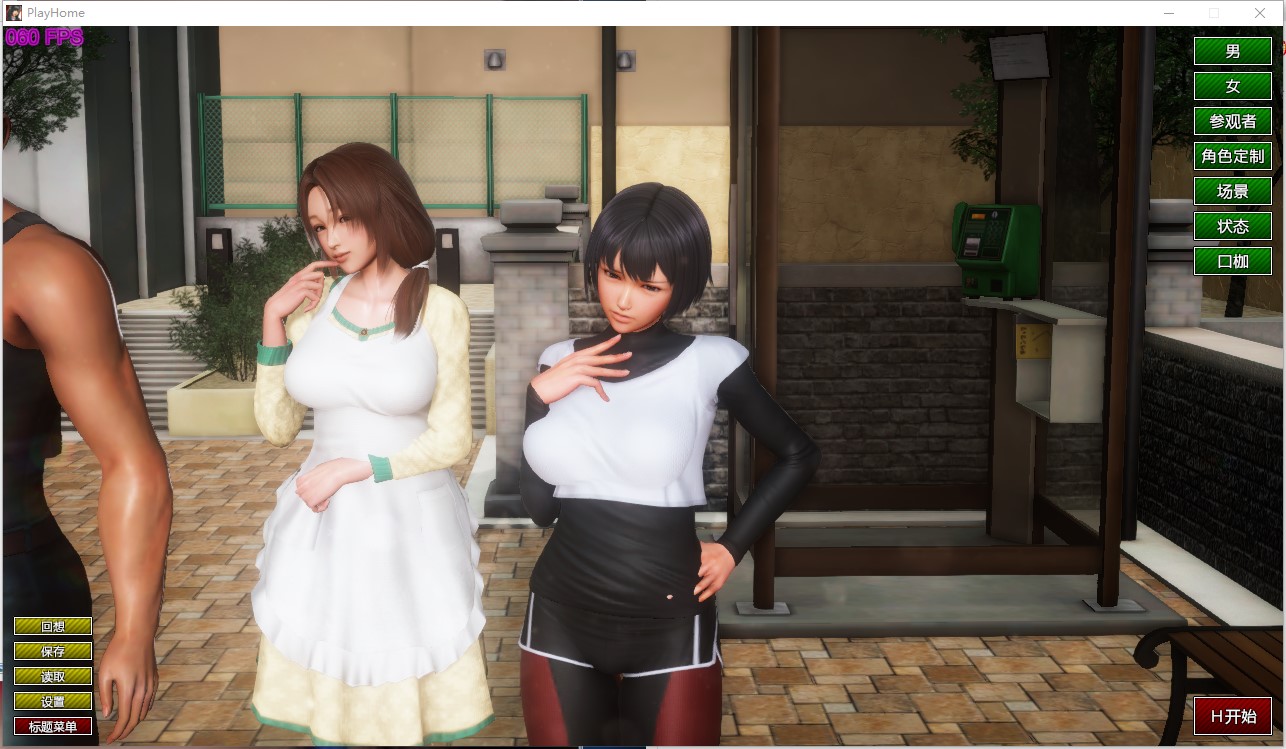
Task: Click the red H开始 start button
Action: pyautogui.click(x=1232, y=716)
